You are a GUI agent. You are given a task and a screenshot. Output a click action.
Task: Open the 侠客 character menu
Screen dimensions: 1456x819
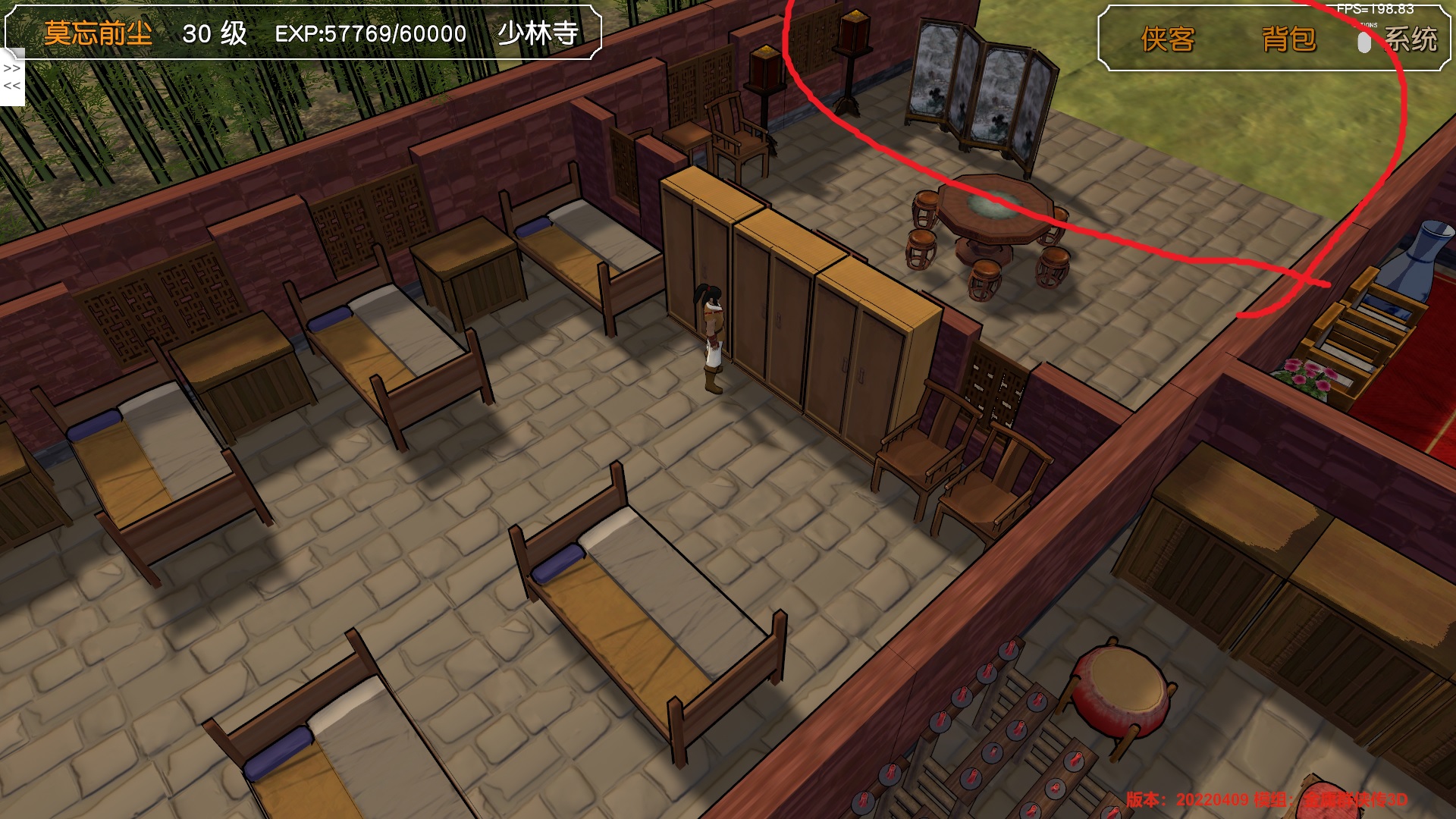1167,39
